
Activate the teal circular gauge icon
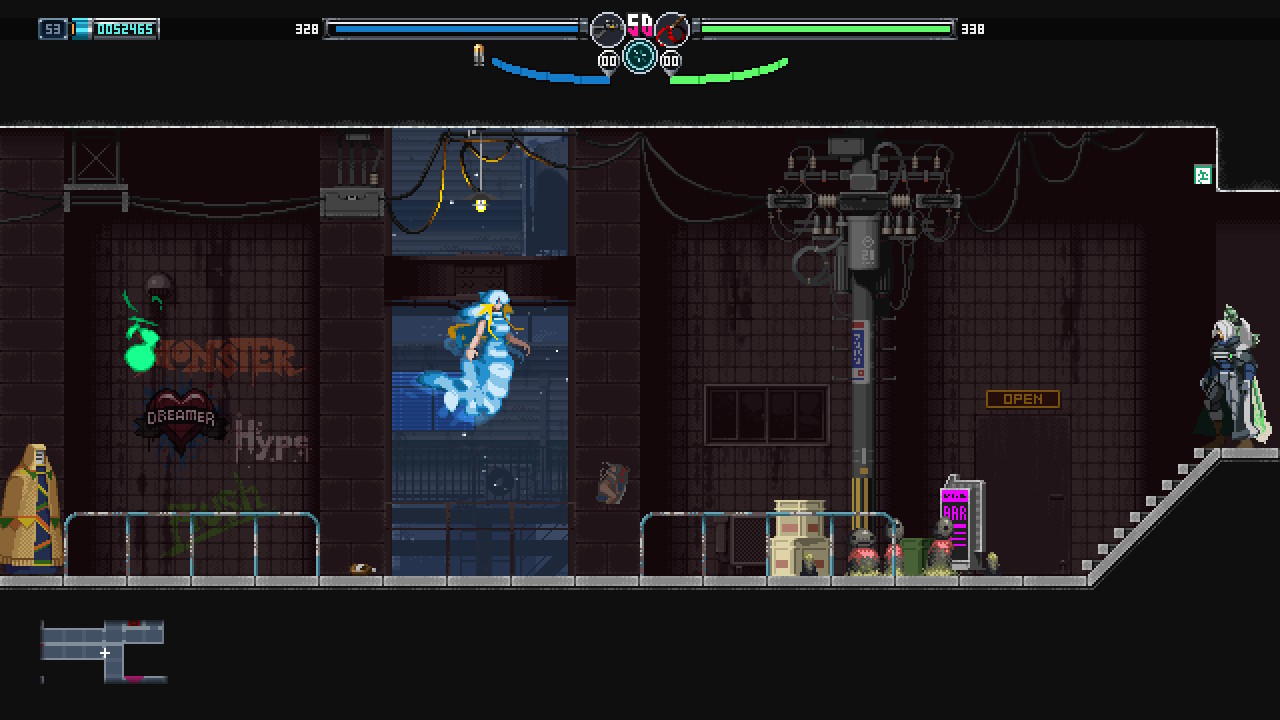640,56
